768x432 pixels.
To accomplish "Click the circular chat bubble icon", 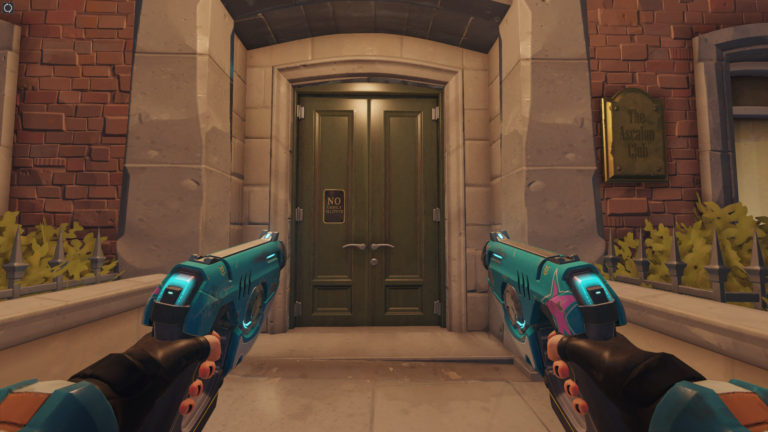I will 6,6.
